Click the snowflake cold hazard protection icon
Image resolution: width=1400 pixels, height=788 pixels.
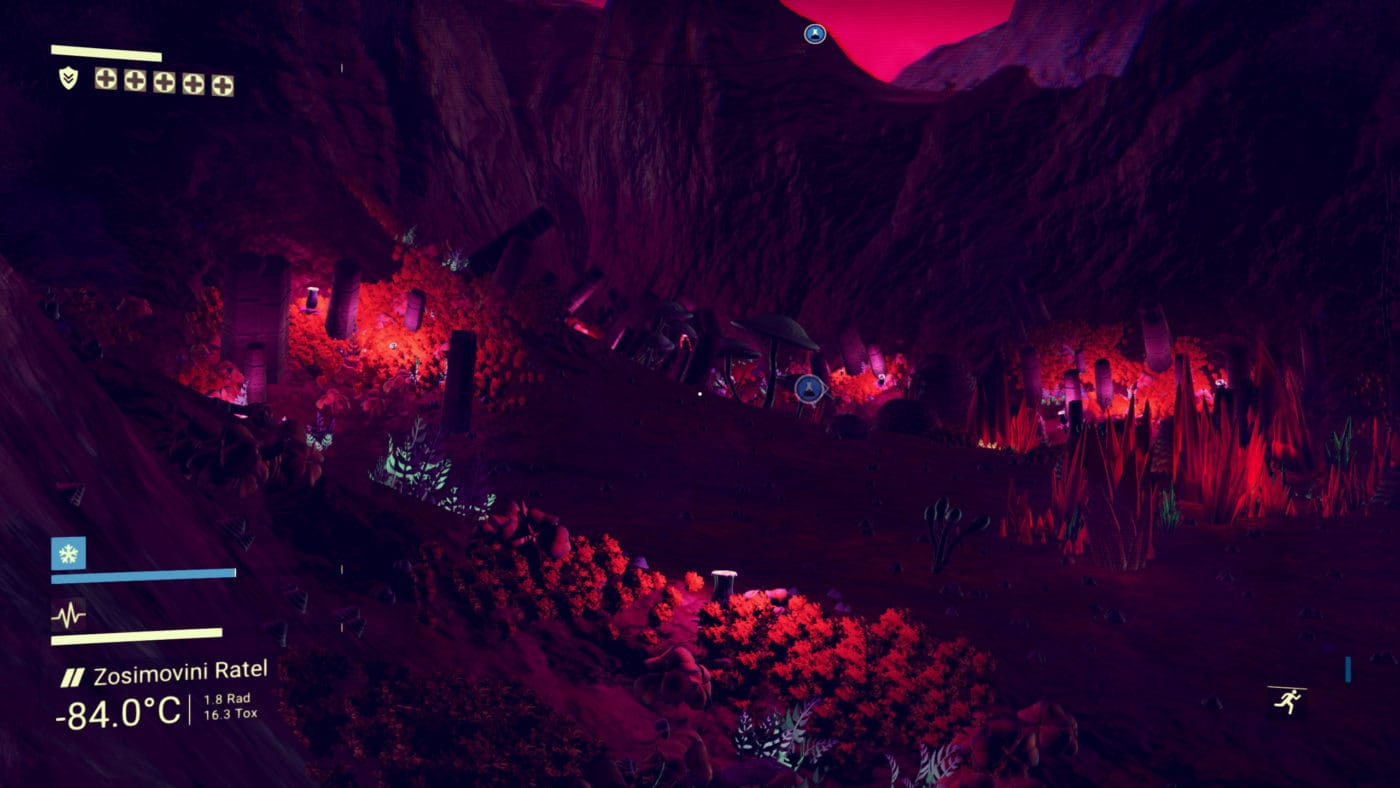coord(68,553)
